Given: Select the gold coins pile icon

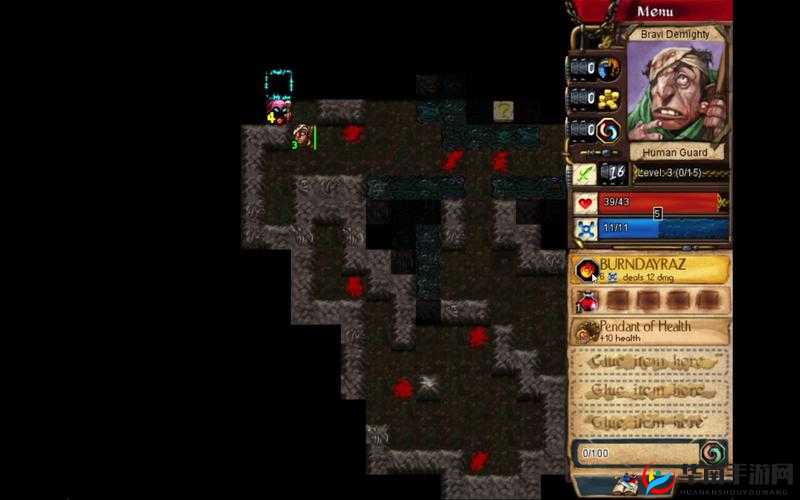Looking at the screenshot, I should tap(609, 99).
